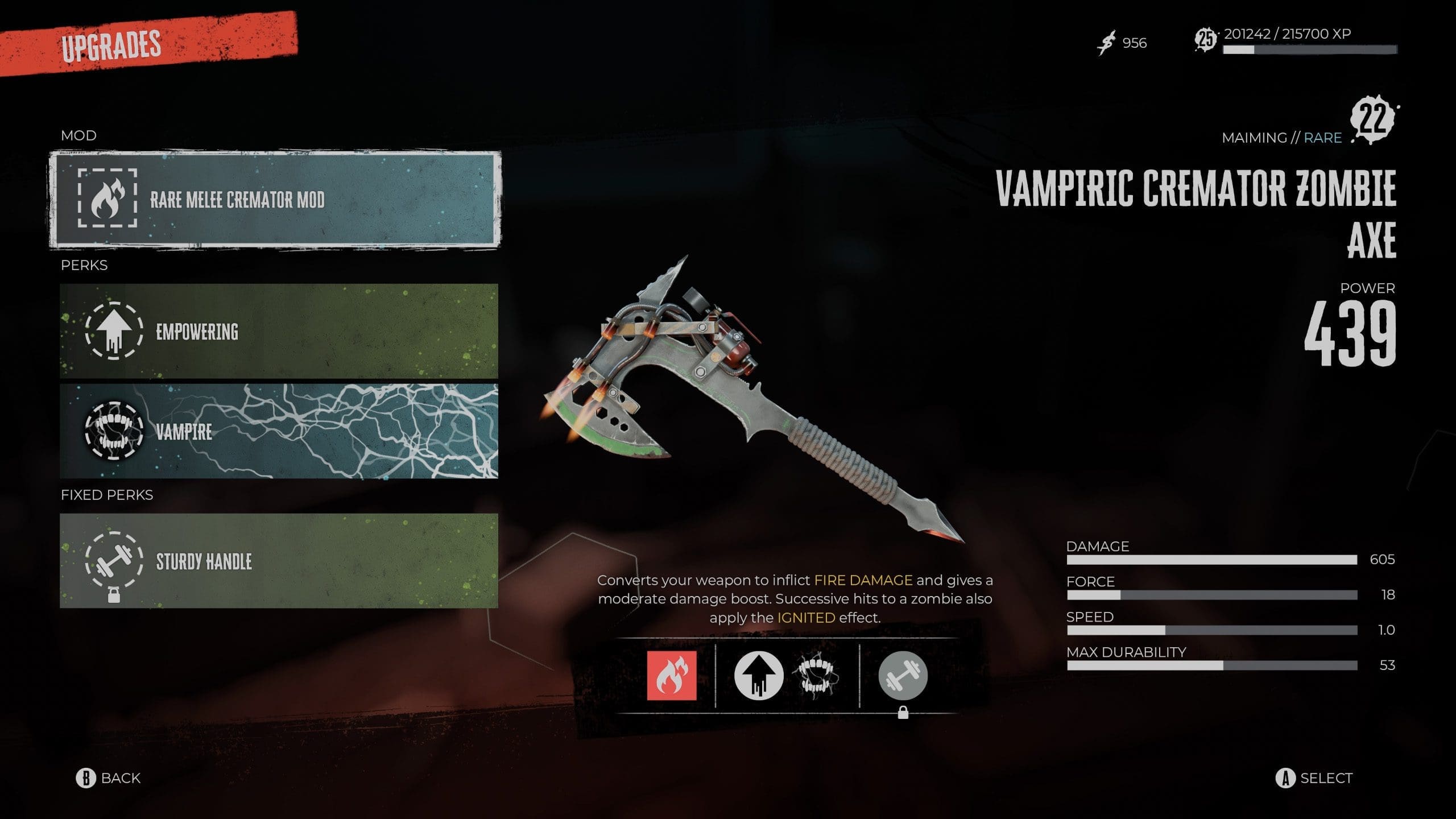Image resolution: width=1456 pixels, height=819 pixels.
Task: Select the Rare Melee Cremator Mod slot
Action: click(276, 200)
